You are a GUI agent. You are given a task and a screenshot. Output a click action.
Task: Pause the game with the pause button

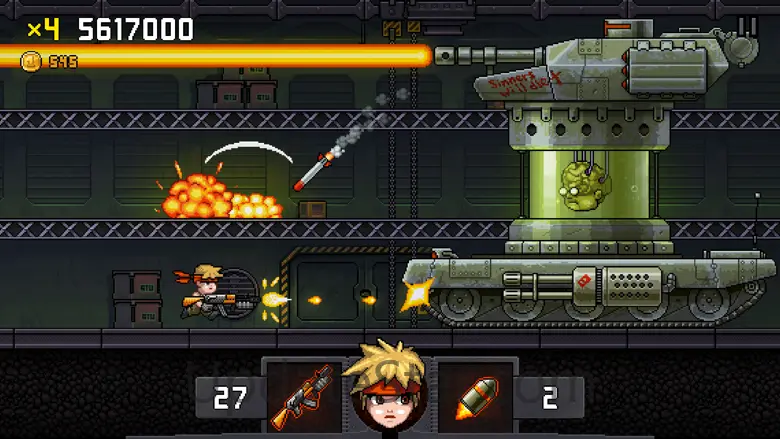coord(747,26)
